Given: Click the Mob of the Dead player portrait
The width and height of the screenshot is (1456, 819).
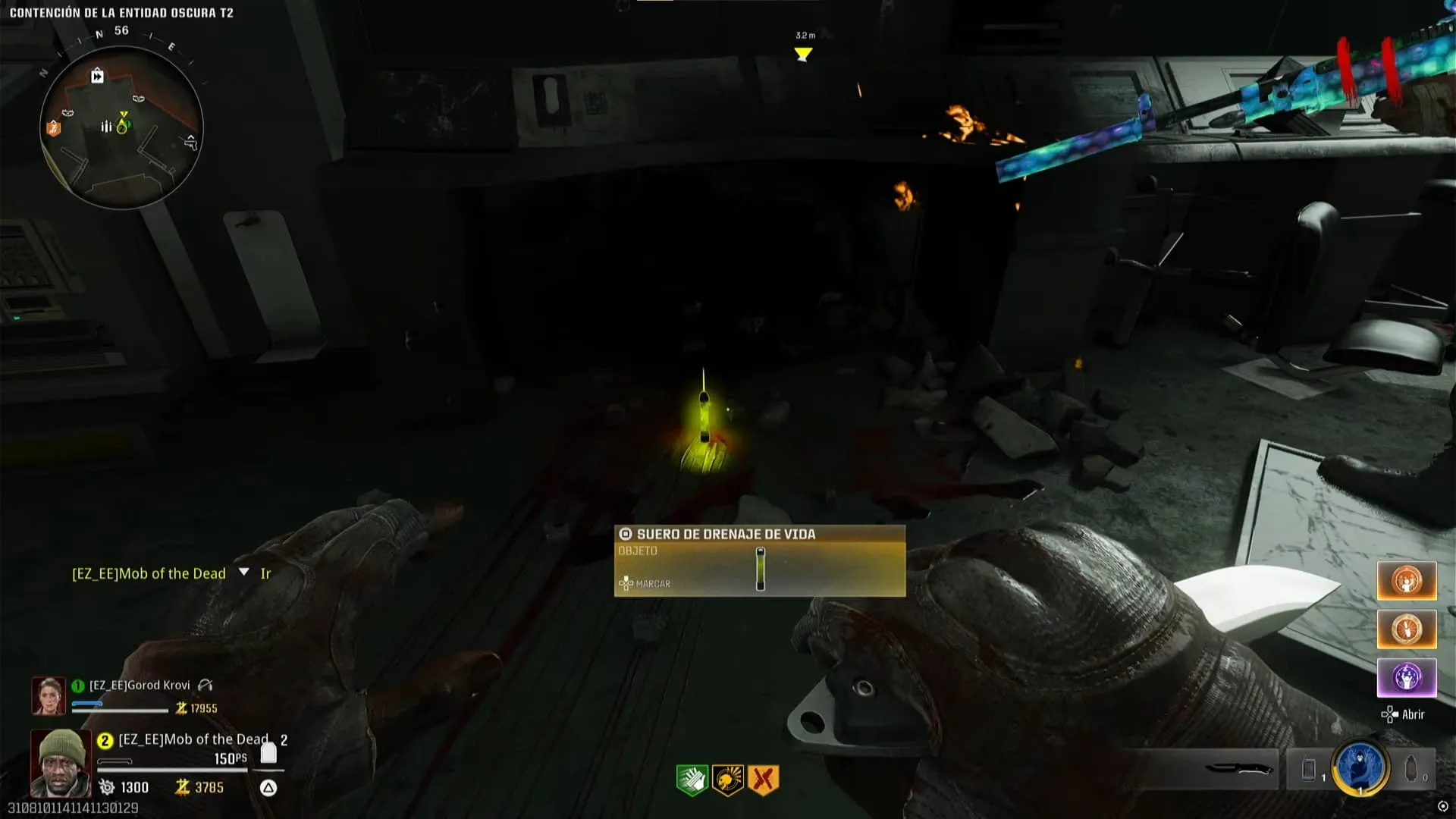Looking at the screenshot, I should point(60,761).
